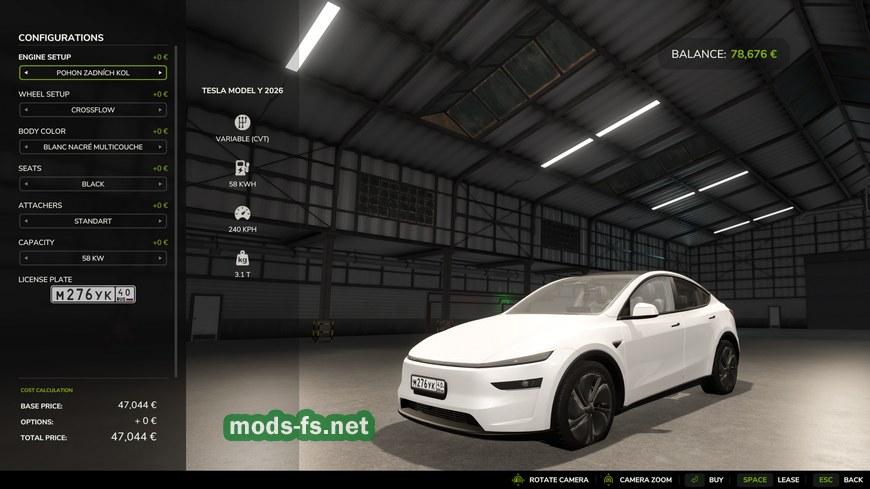
Task: Choose next body color option
Action: [x=160, y=147]
